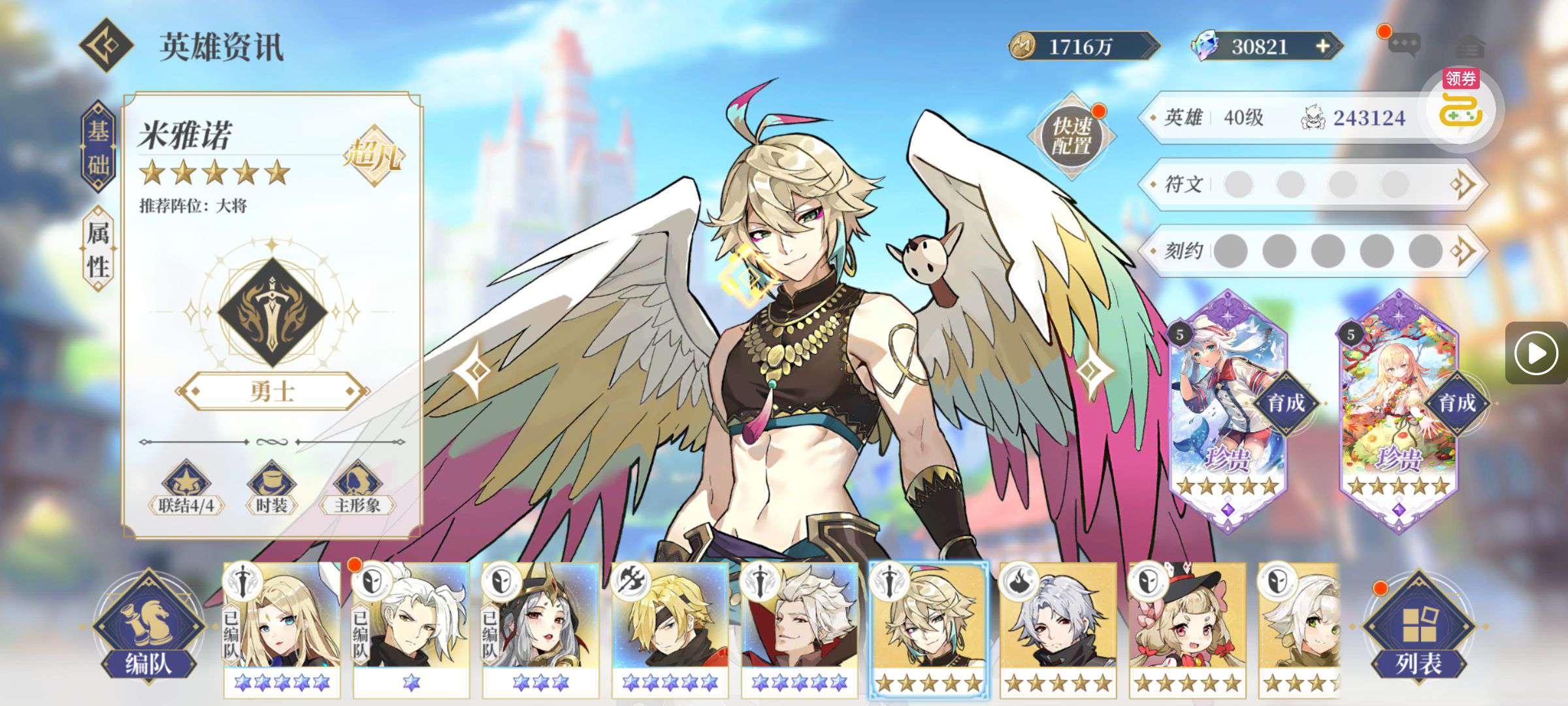Open the 列表 hero list
The image size is (1568, 706).
pos(1418,629)
